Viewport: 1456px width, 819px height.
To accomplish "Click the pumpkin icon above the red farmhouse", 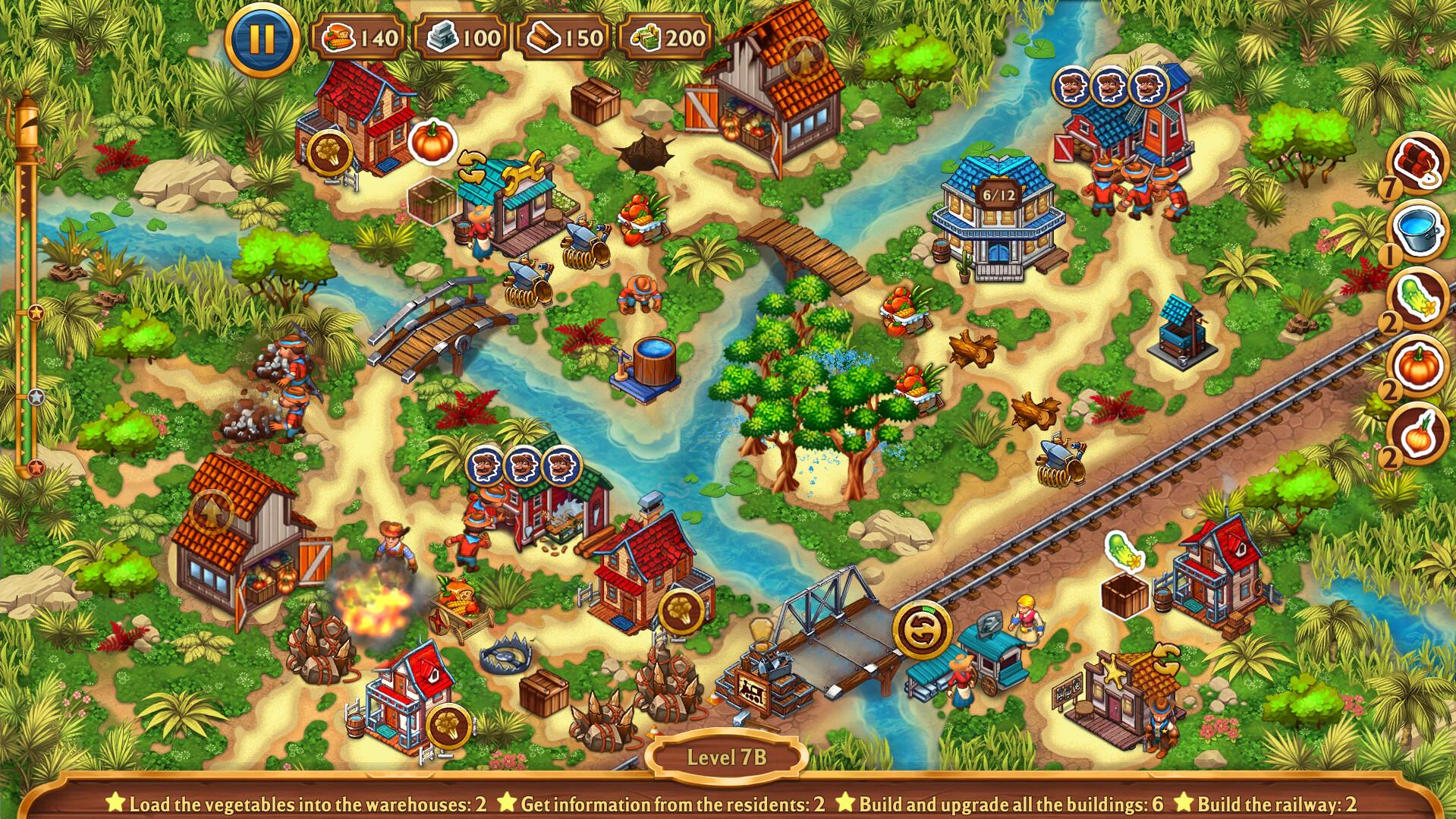I will click(432, 140).
